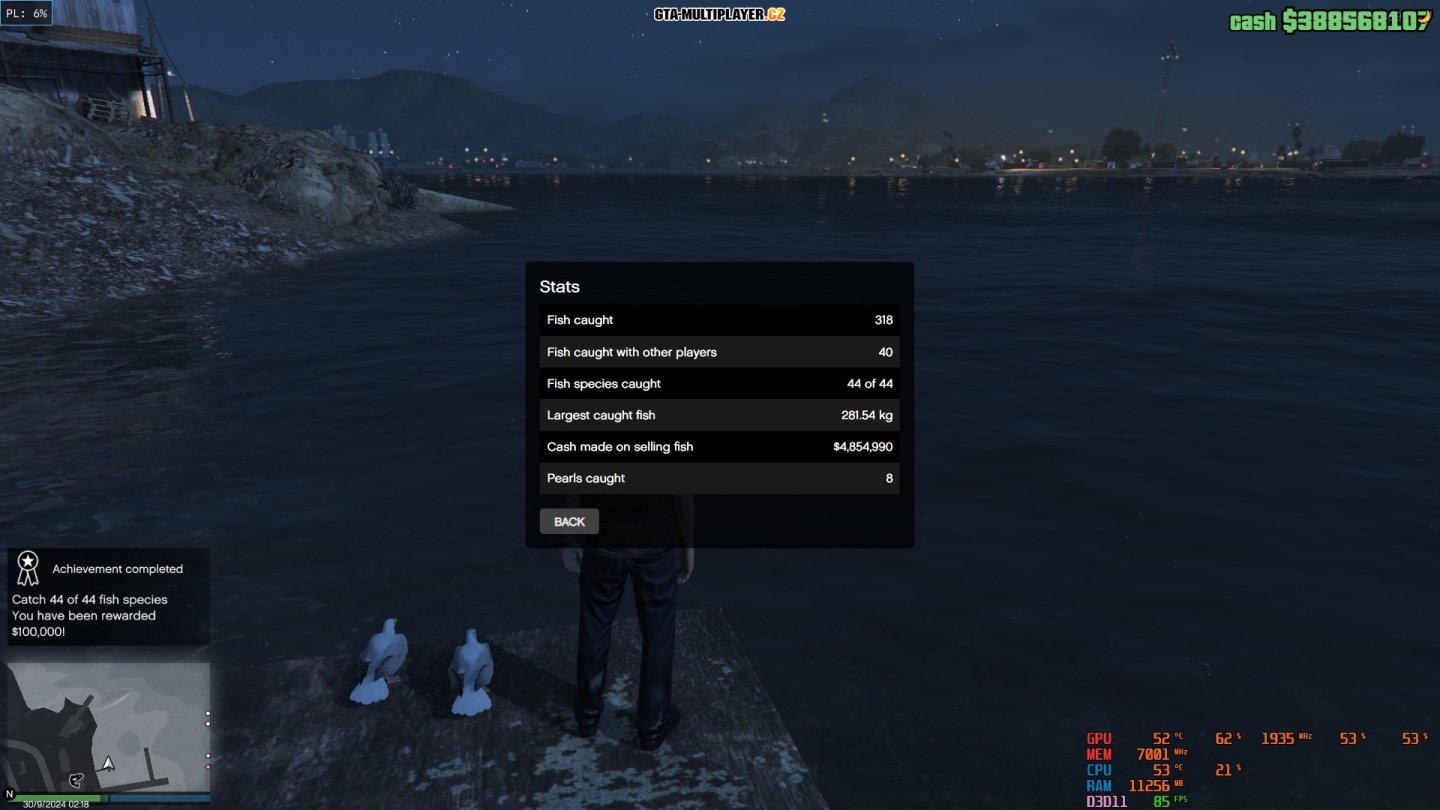Select the Pearls caught stat row
The width and height of the screenshot is (1440, 810).
(719, 478)
